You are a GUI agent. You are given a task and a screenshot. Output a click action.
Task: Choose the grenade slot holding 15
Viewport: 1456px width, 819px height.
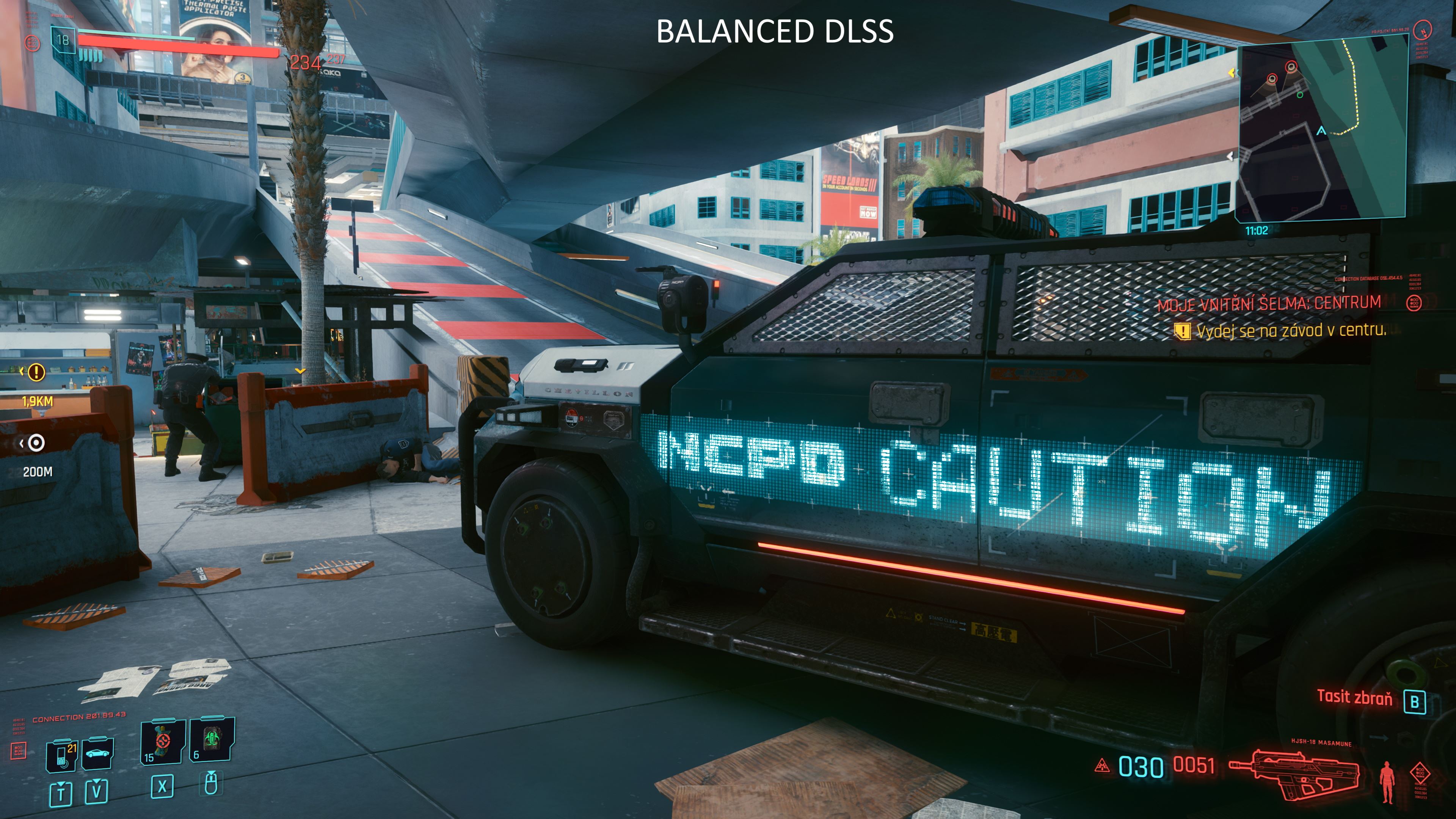tap(162, 742)
